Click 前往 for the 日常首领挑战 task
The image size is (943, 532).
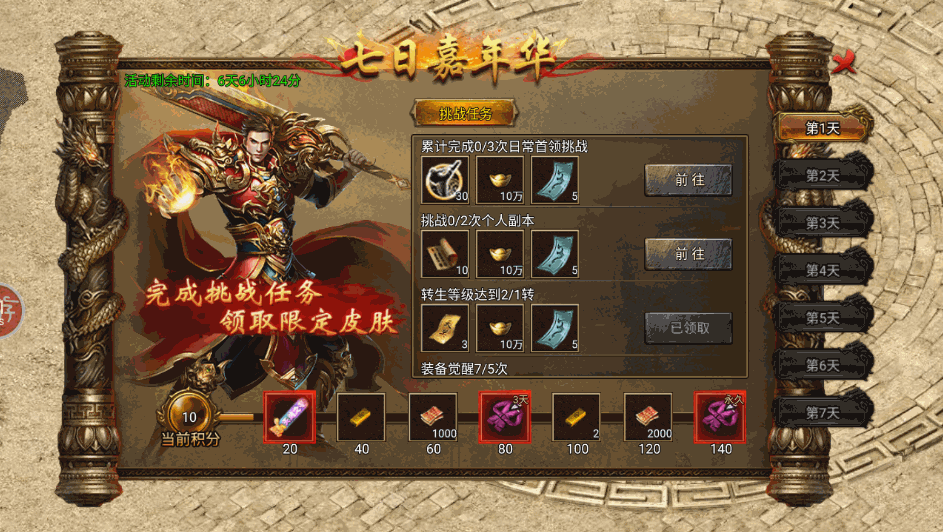[x=688, y=180]
